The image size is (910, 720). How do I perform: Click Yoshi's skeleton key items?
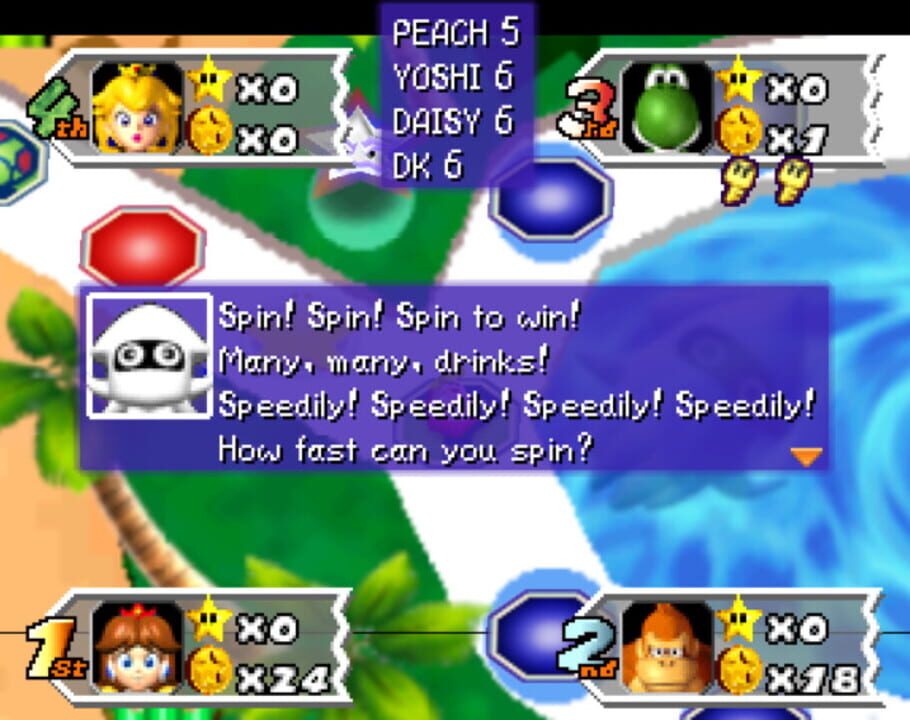[x=767, y=181]
